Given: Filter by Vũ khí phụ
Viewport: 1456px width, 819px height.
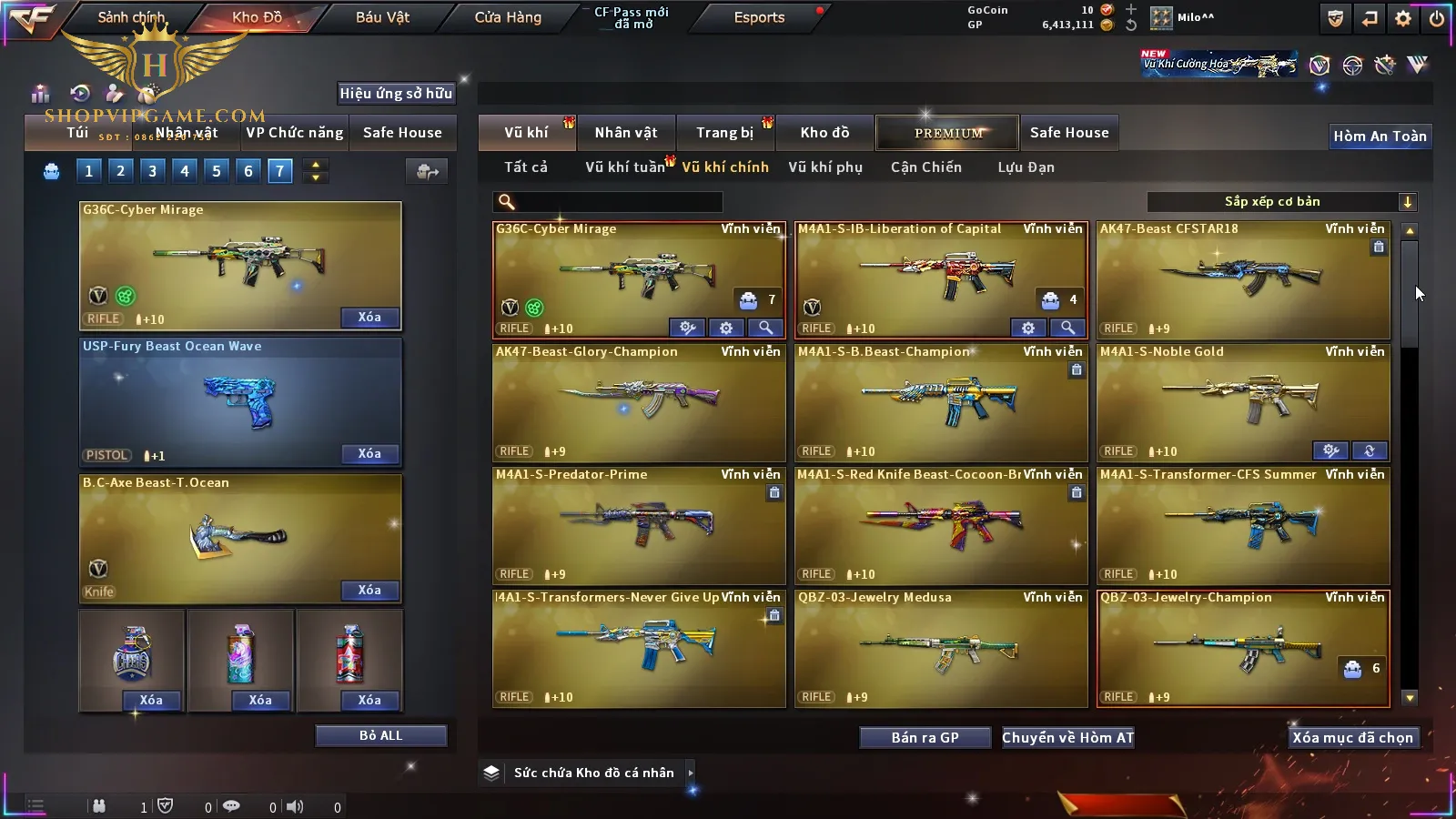Looking at the screenshot, I should [825, 167].
